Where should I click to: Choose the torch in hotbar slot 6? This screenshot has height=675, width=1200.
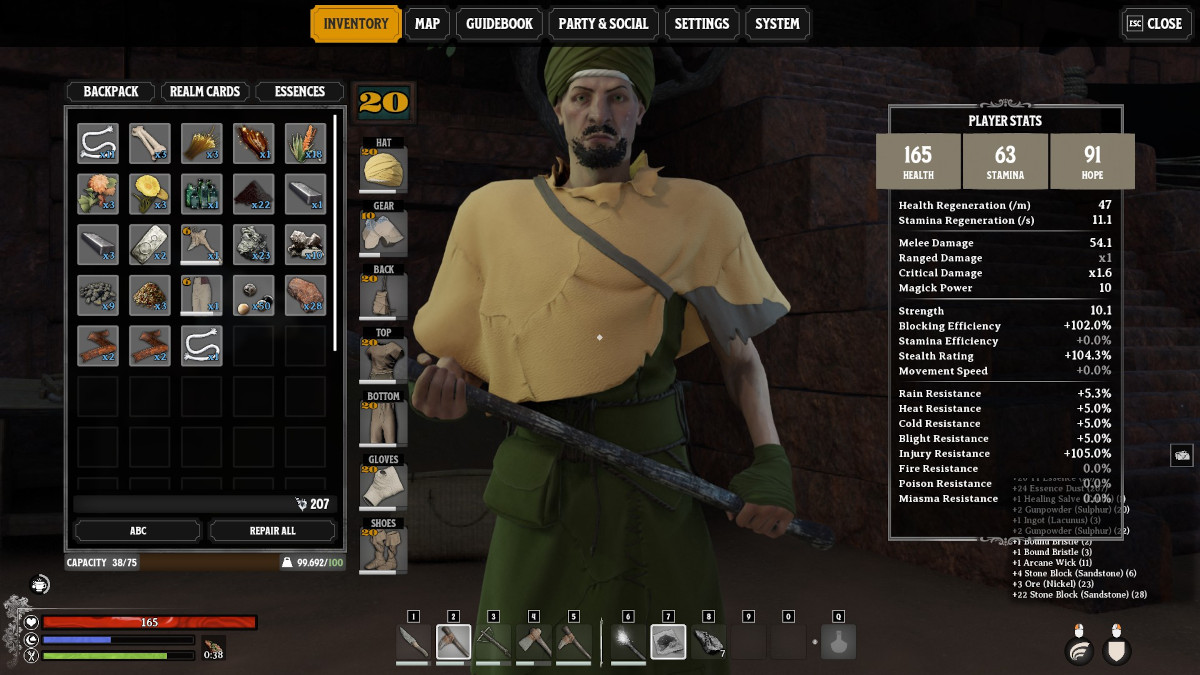coord(628,641)
